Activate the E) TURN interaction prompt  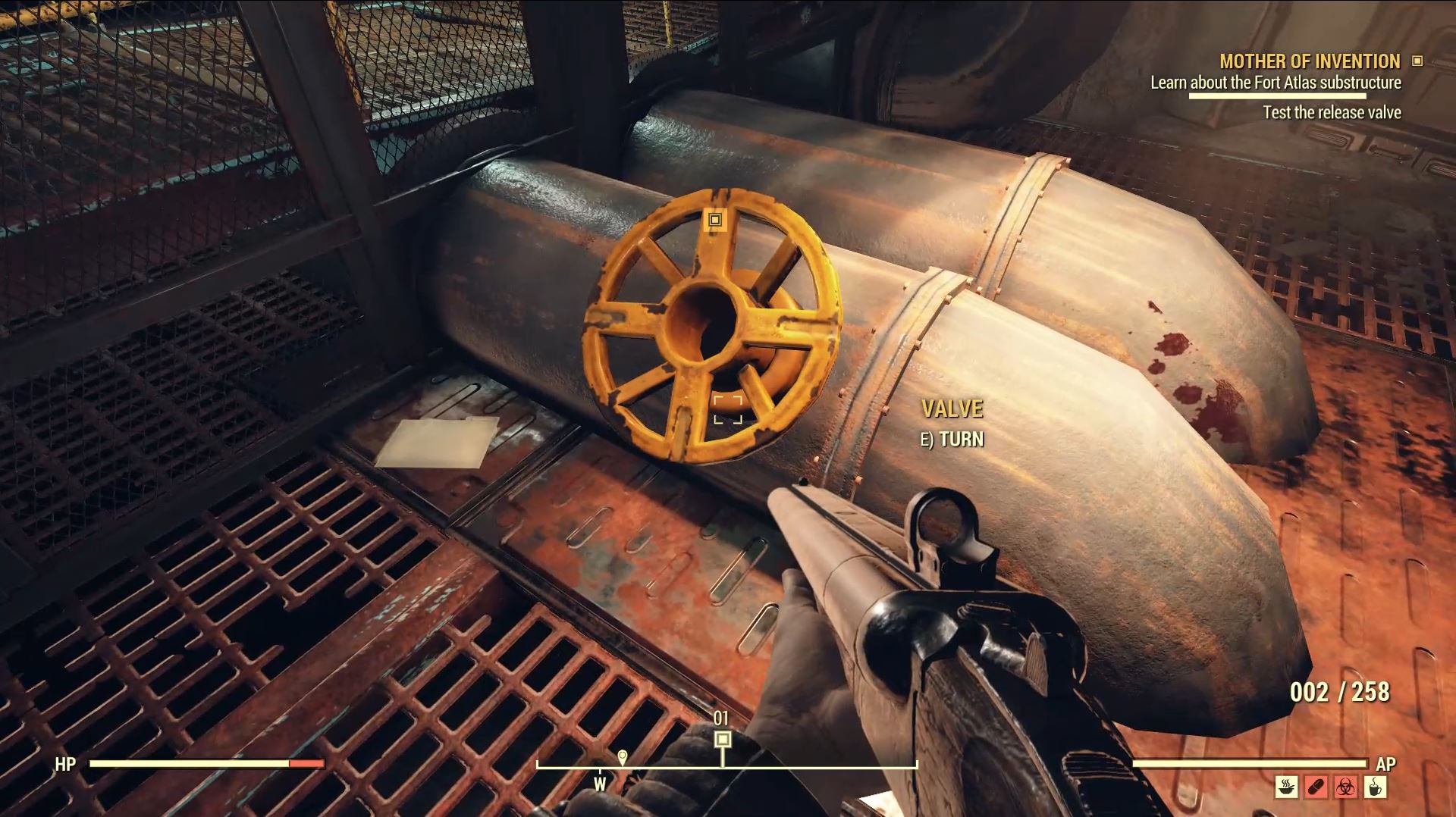tap(952, 439)
